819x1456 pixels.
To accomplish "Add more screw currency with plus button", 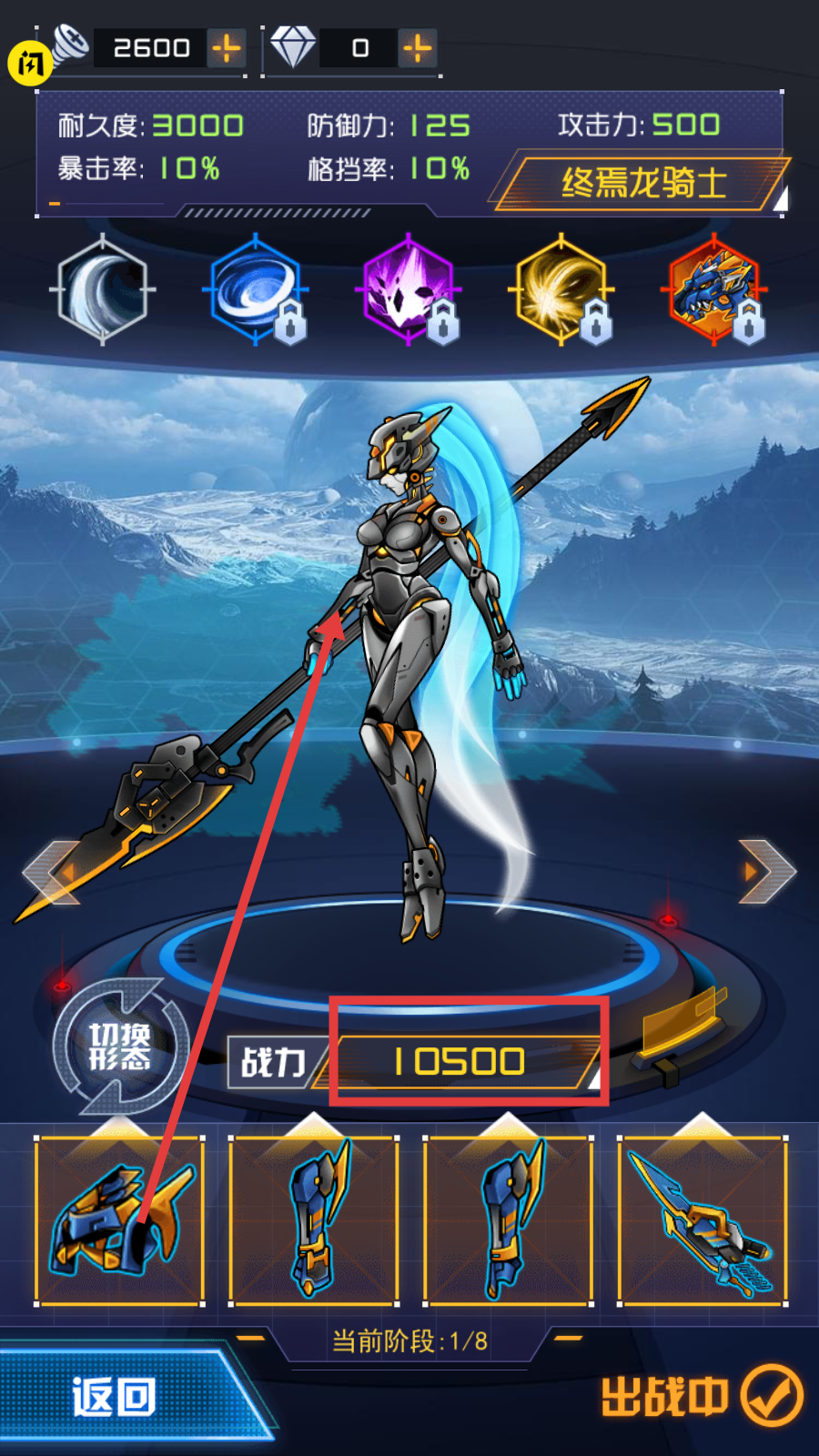I will [x=227, y=48].
